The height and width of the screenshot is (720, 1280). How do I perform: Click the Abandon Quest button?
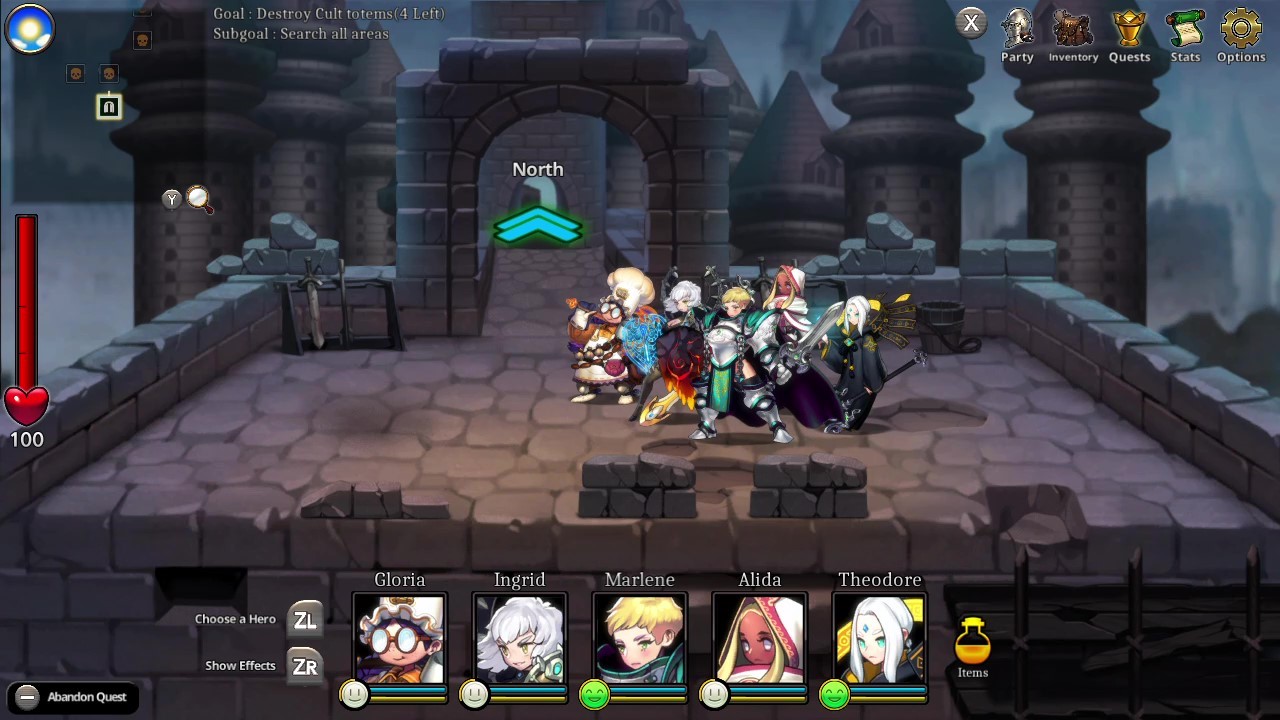click(72, 697)
